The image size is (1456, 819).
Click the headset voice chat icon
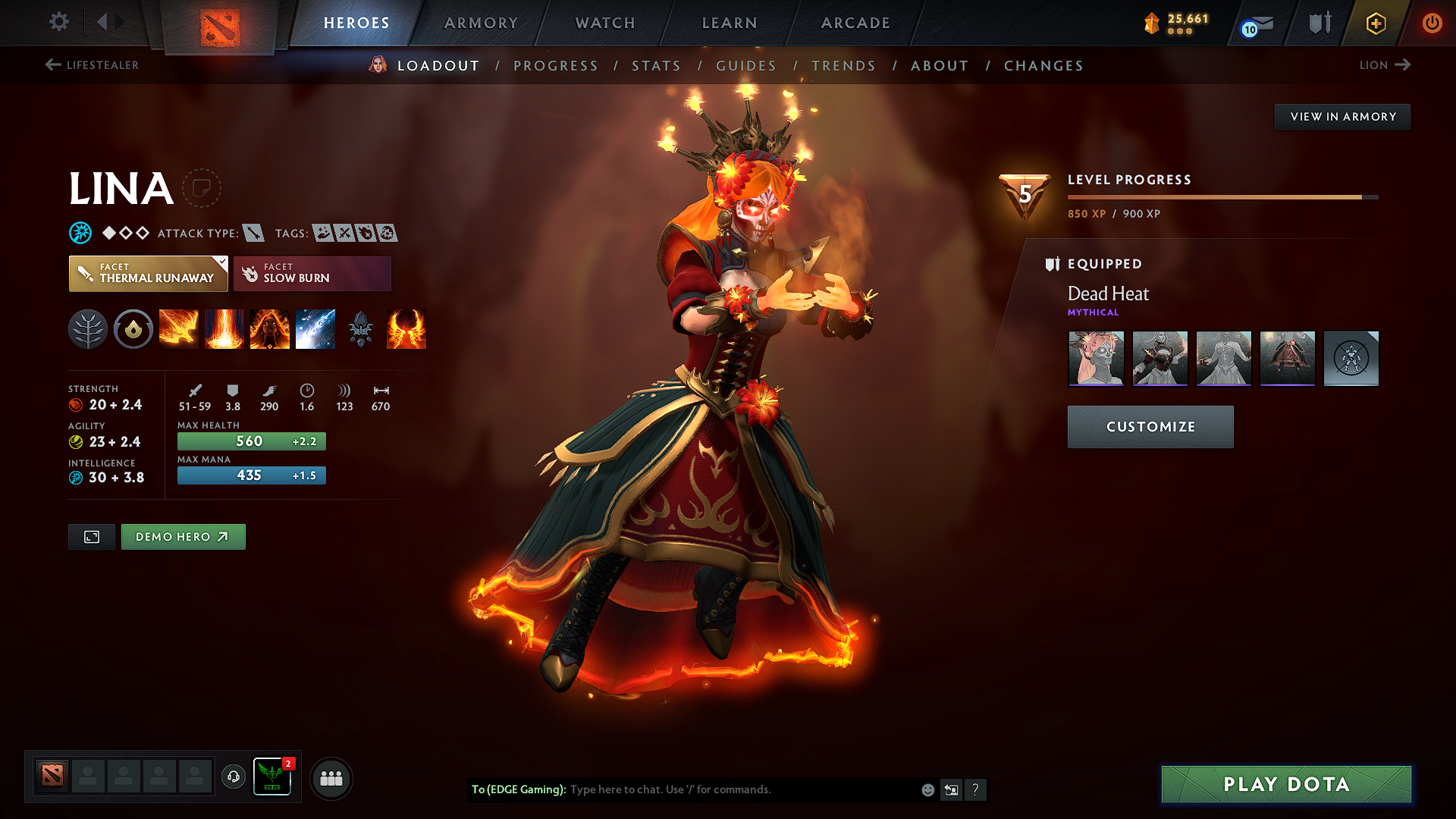click(233, 777)
